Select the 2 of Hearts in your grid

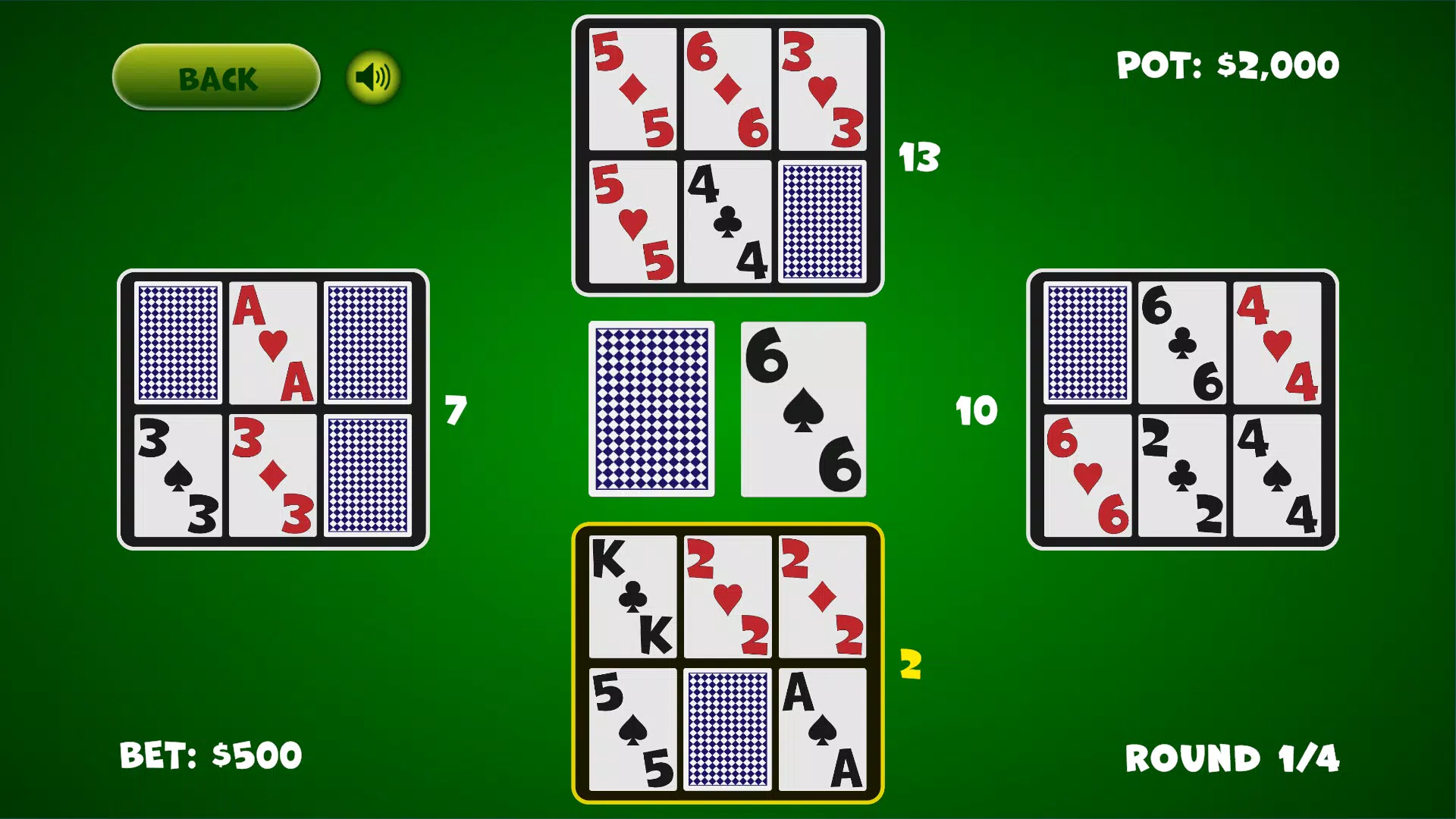(x=728, y=596)
